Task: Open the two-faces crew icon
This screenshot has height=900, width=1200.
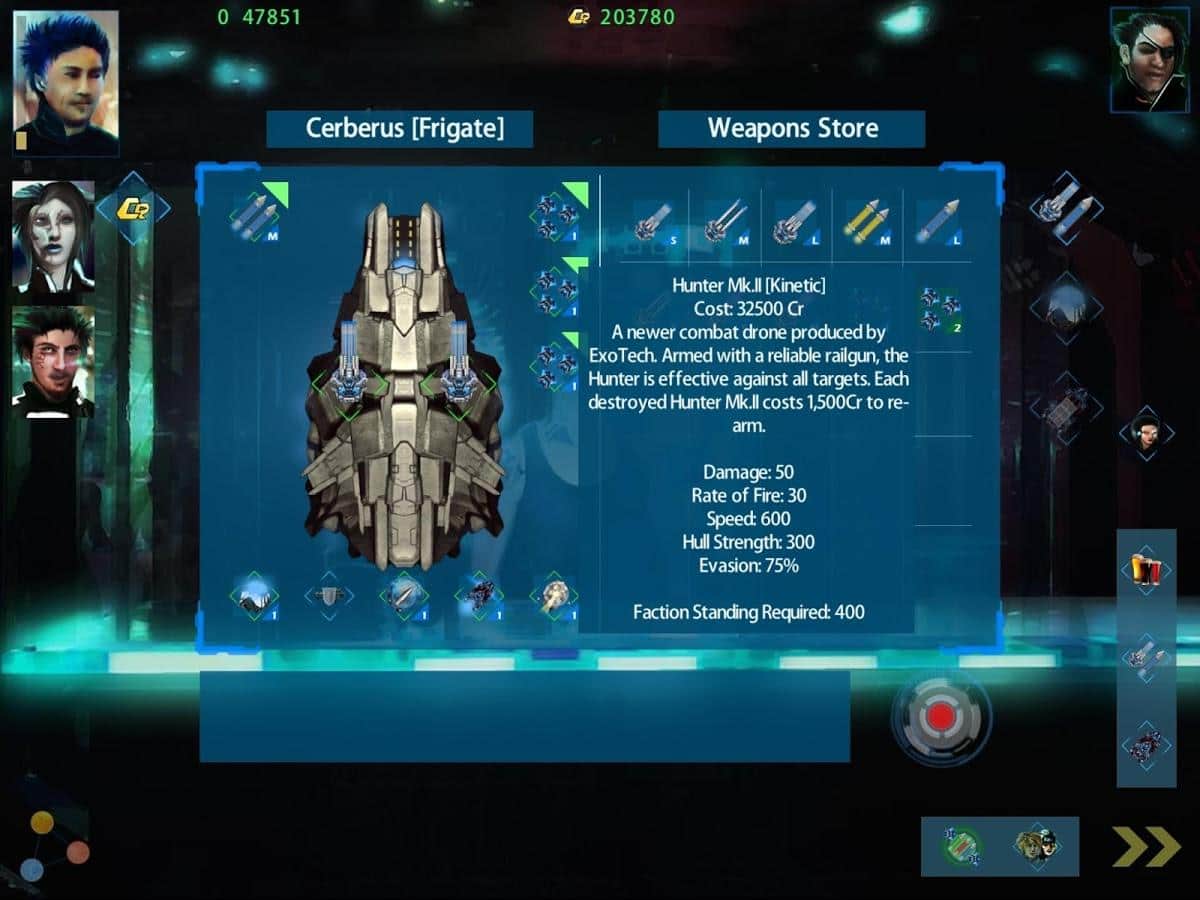Action: coord(1037,846)
